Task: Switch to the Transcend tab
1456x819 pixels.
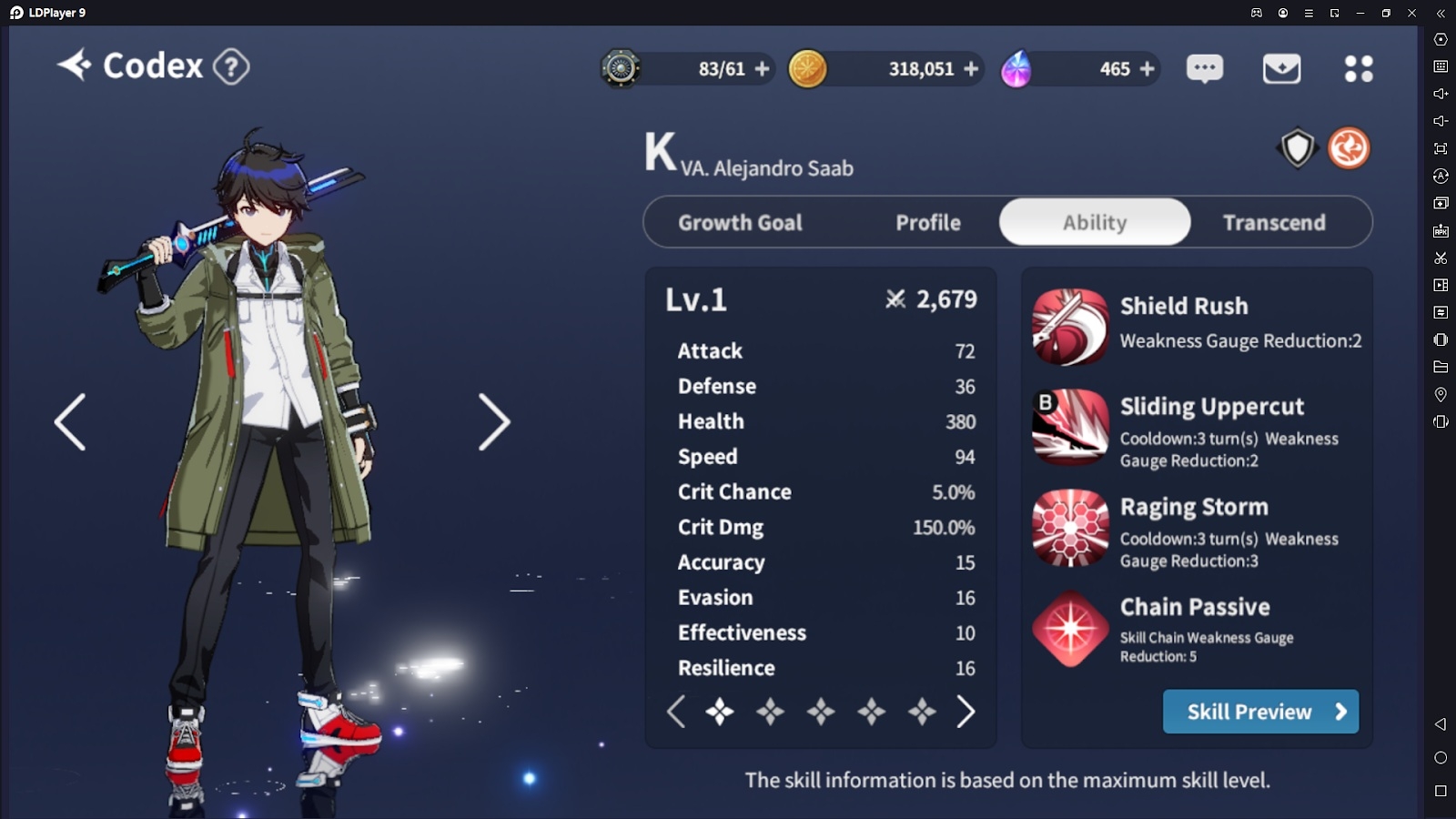Action: click(1274, 223)
